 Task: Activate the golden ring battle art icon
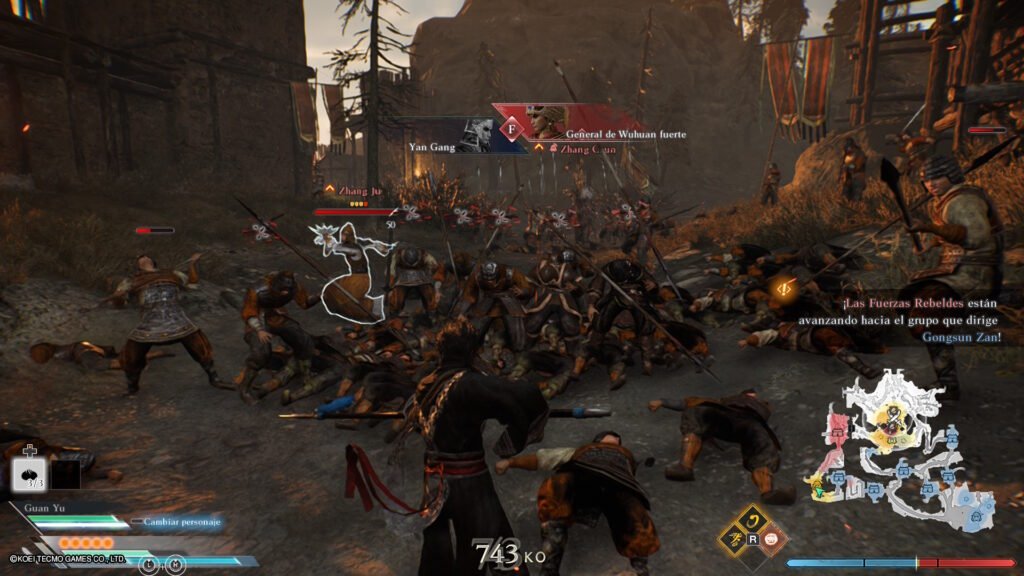pos(756,520)
